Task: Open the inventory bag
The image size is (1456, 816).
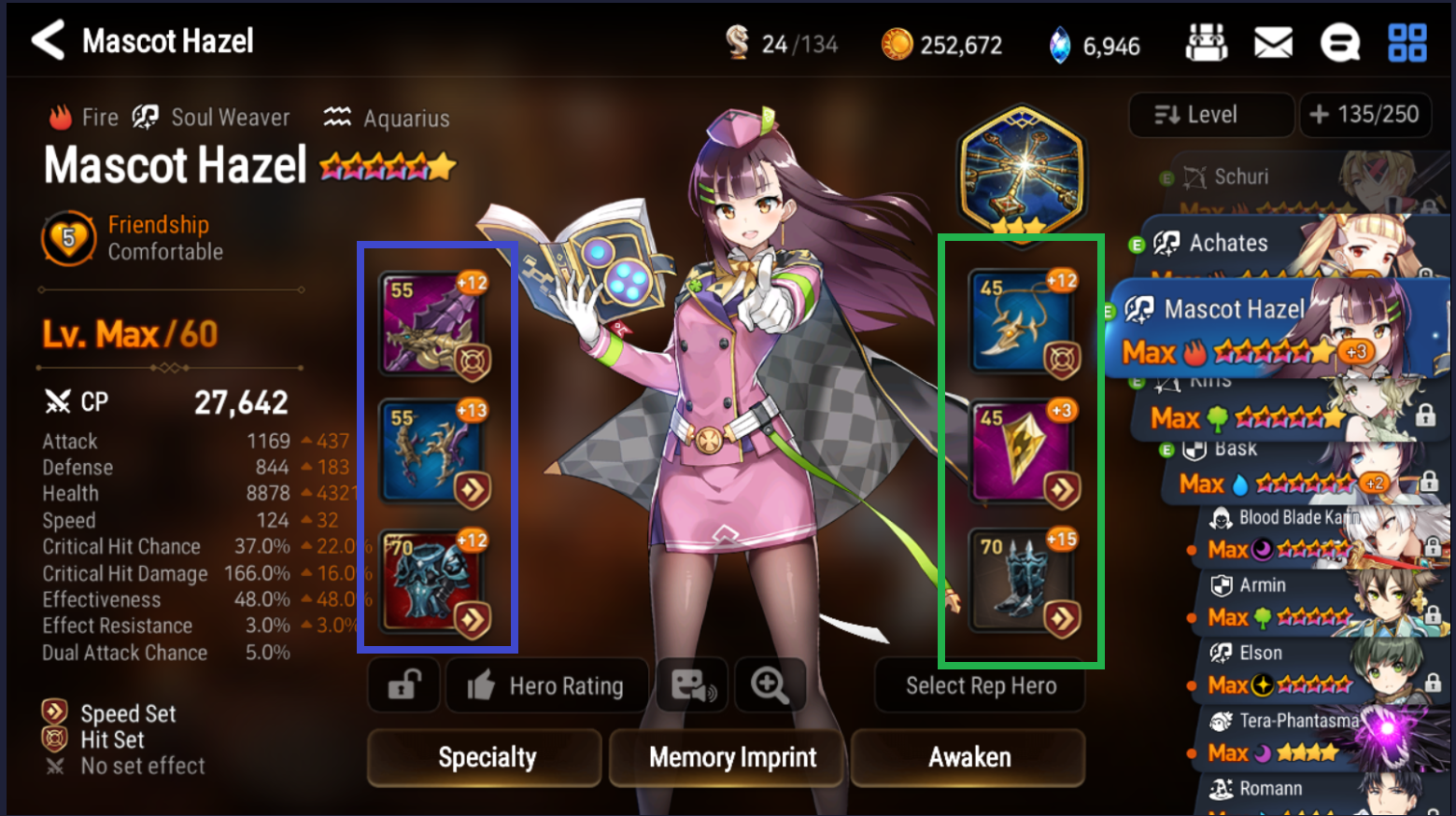Action: click(1207, 41)
